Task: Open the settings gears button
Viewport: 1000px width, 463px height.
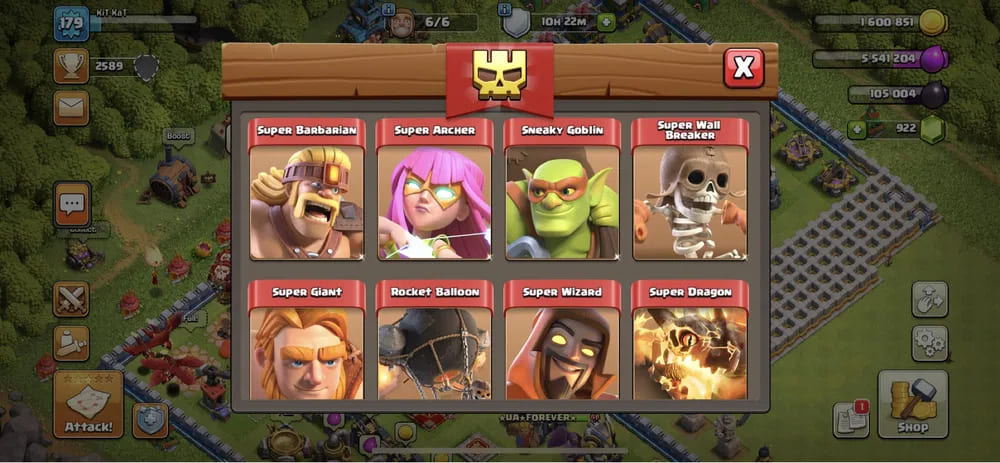Action: [x=929, y=343]
